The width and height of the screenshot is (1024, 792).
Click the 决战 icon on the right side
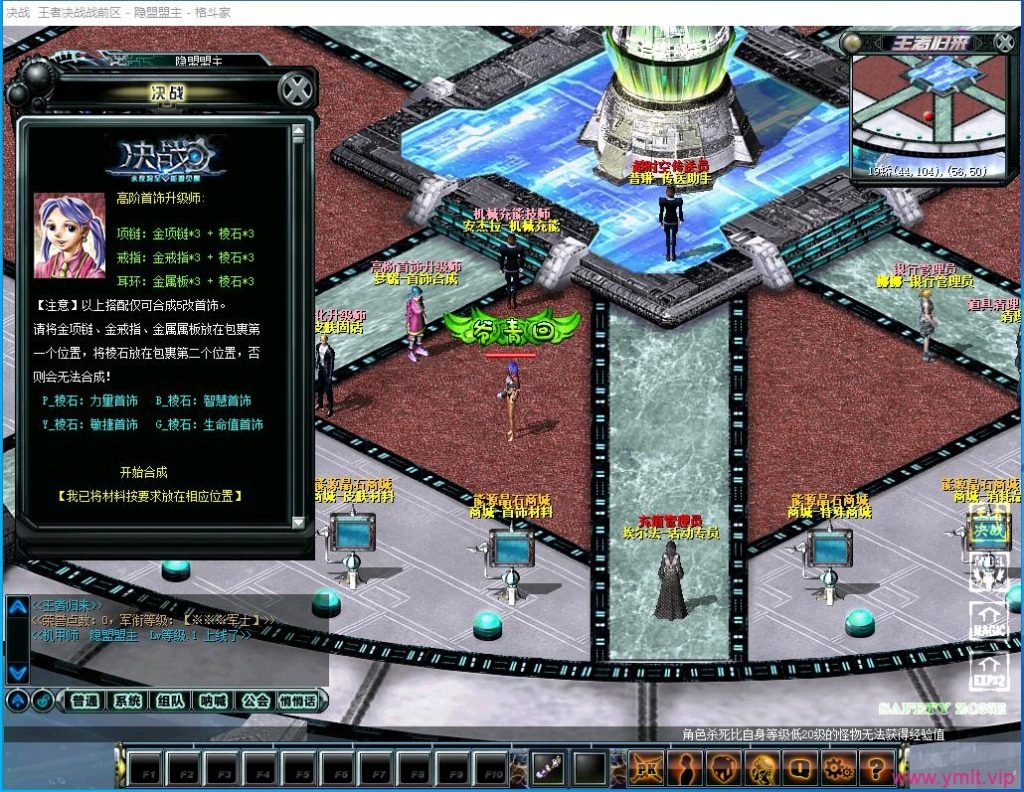point(989,529)
